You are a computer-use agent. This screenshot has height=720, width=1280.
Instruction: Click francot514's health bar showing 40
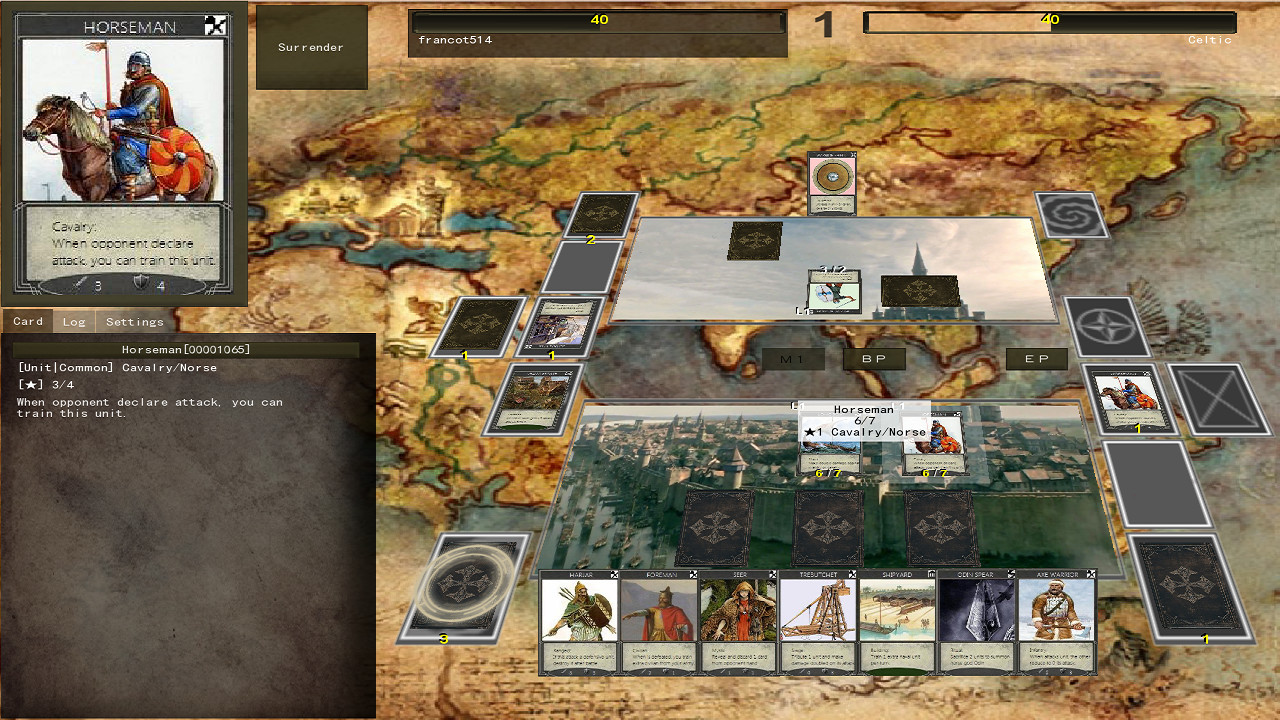click(597, 21)
